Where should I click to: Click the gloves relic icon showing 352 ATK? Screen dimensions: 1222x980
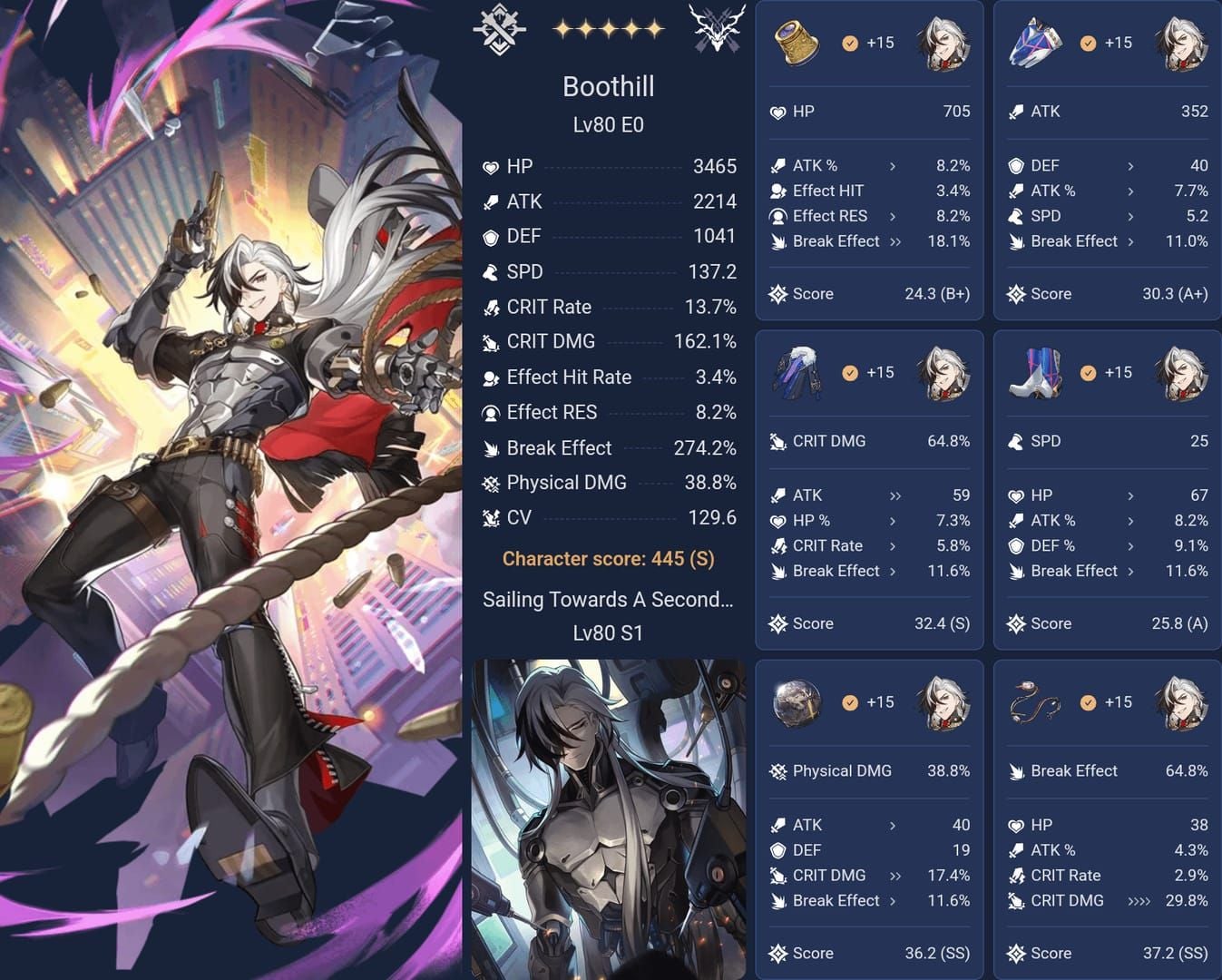(1035, 44)
